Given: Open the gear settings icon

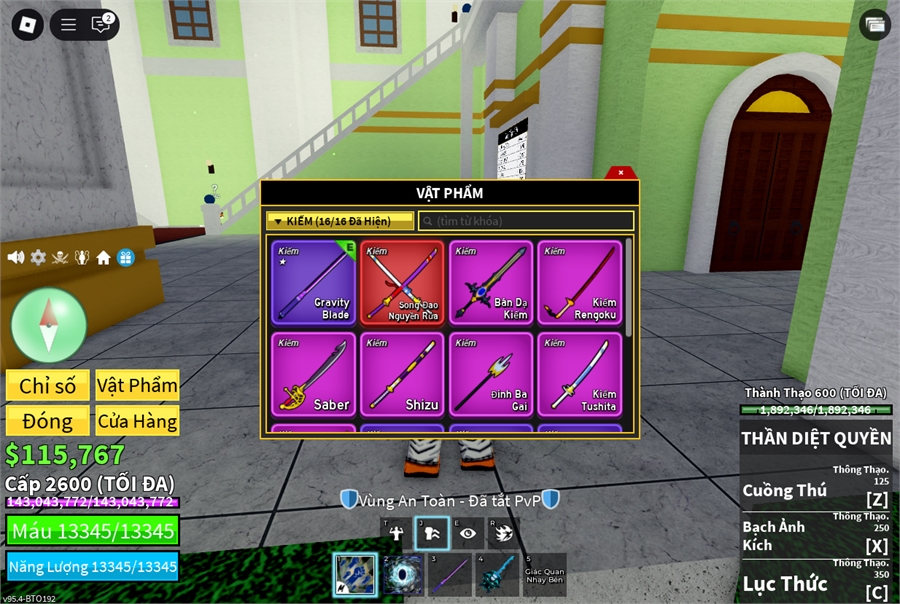Looking at the screenshot, I should [38, 258].
